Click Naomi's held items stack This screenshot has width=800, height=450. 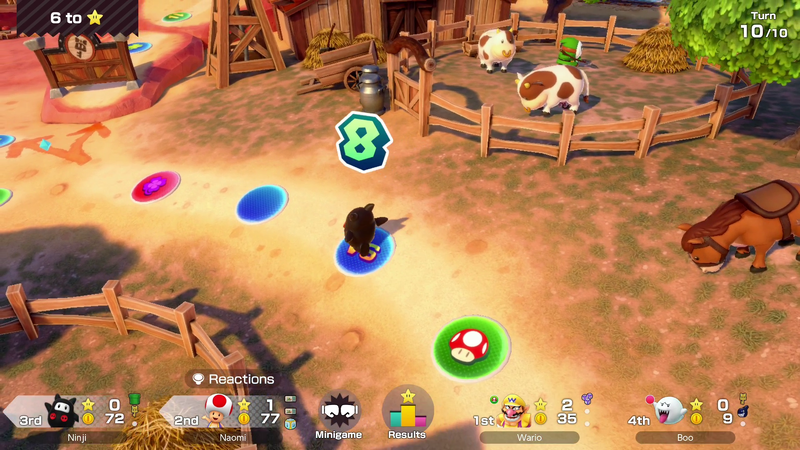coord(290,411)
